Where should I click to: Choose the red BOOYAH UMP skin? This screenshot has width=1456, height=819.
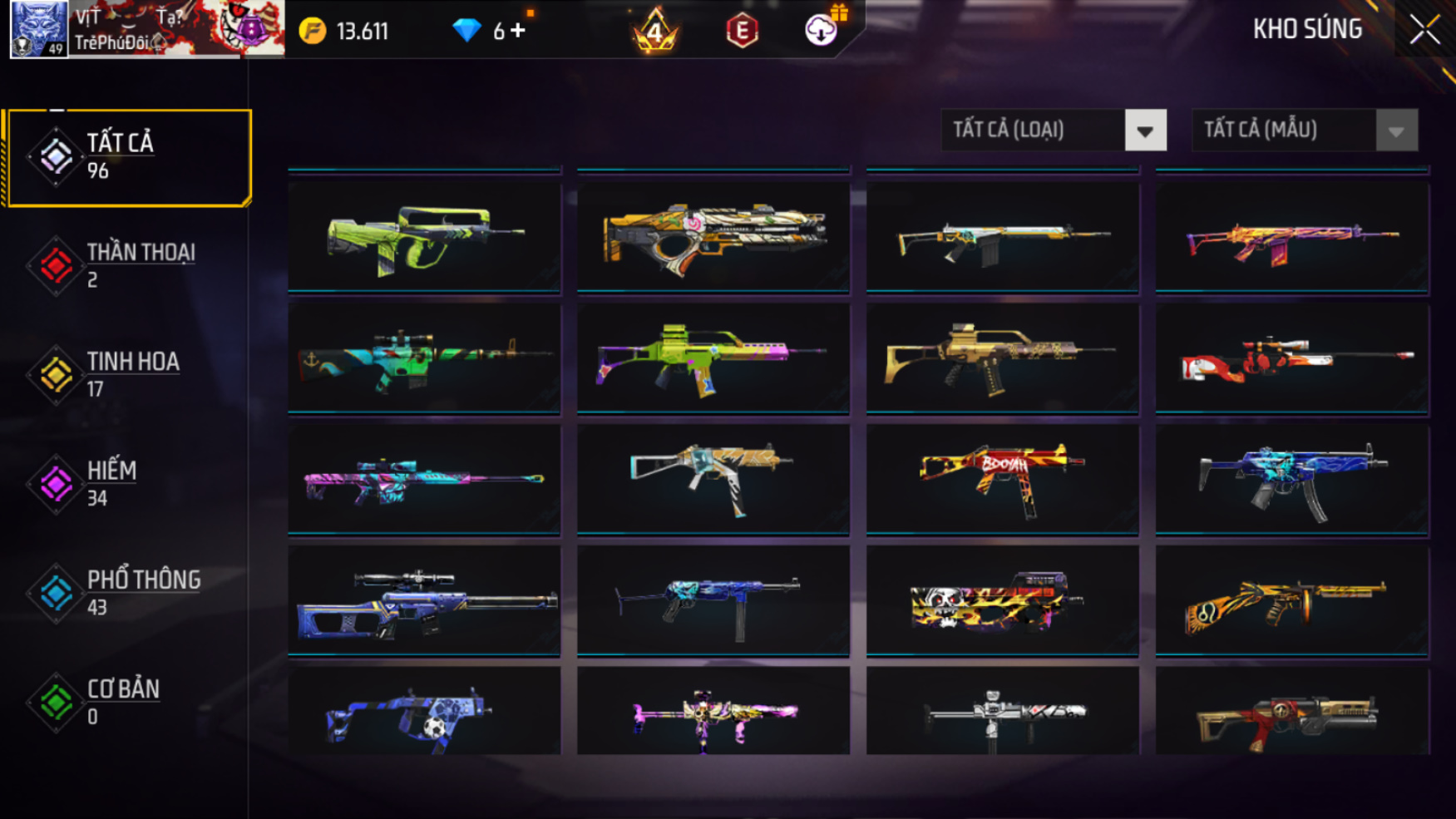pyautogui.click(x=1002, y=480)
